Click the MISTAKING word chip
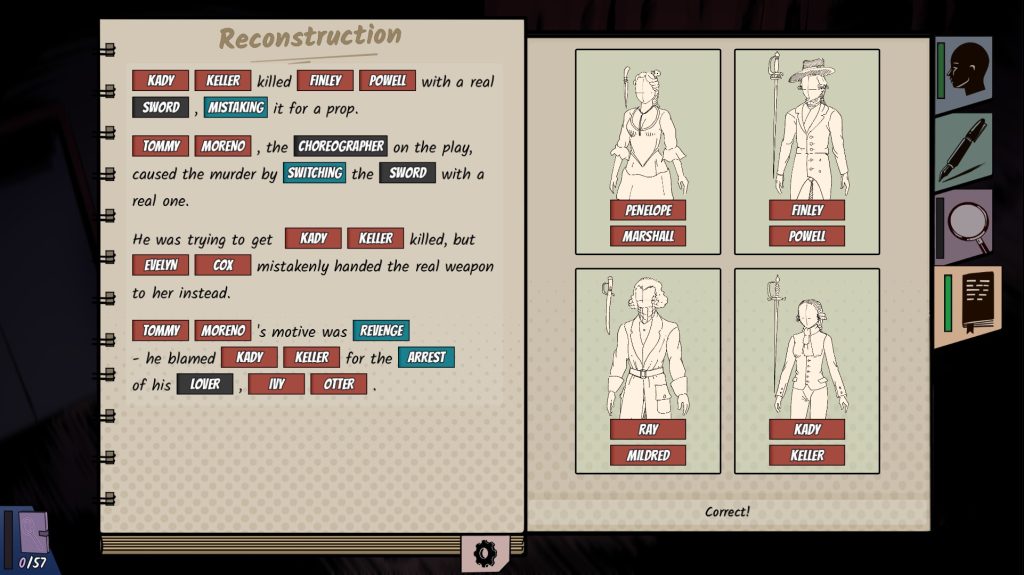 coord(236,107)
